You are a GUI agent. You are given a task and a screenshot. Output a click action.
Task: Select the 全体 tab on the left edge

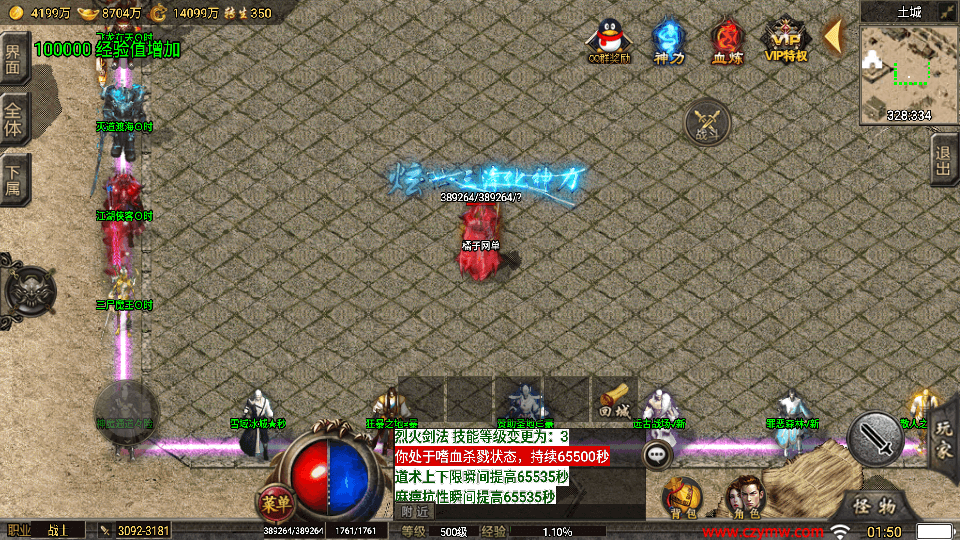13,117
